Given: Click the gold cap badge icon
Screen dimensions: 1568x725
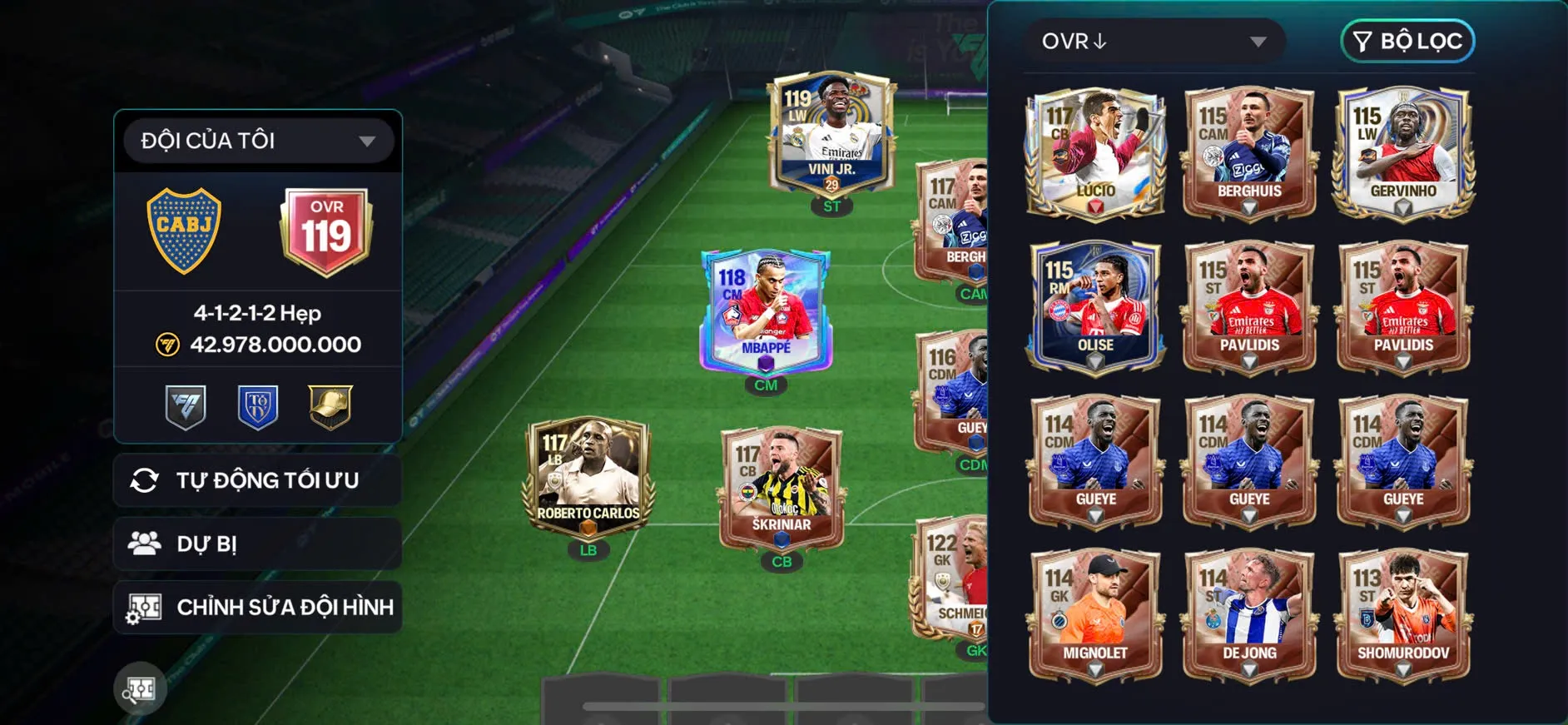Looking at the screenshot, I should [330, 406].
